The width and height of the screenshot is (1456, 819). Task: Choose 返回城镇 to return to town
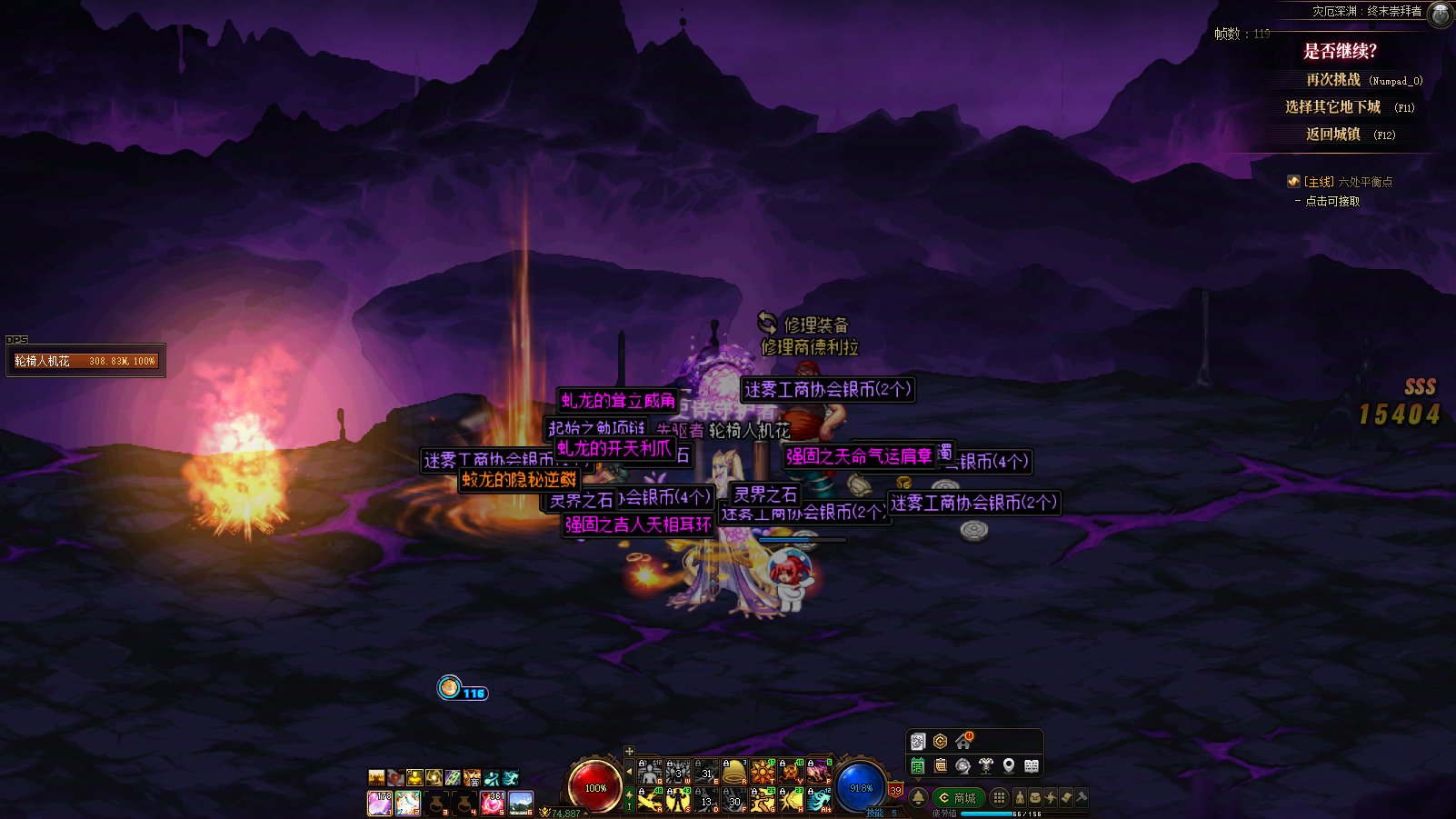[1333, 135]
